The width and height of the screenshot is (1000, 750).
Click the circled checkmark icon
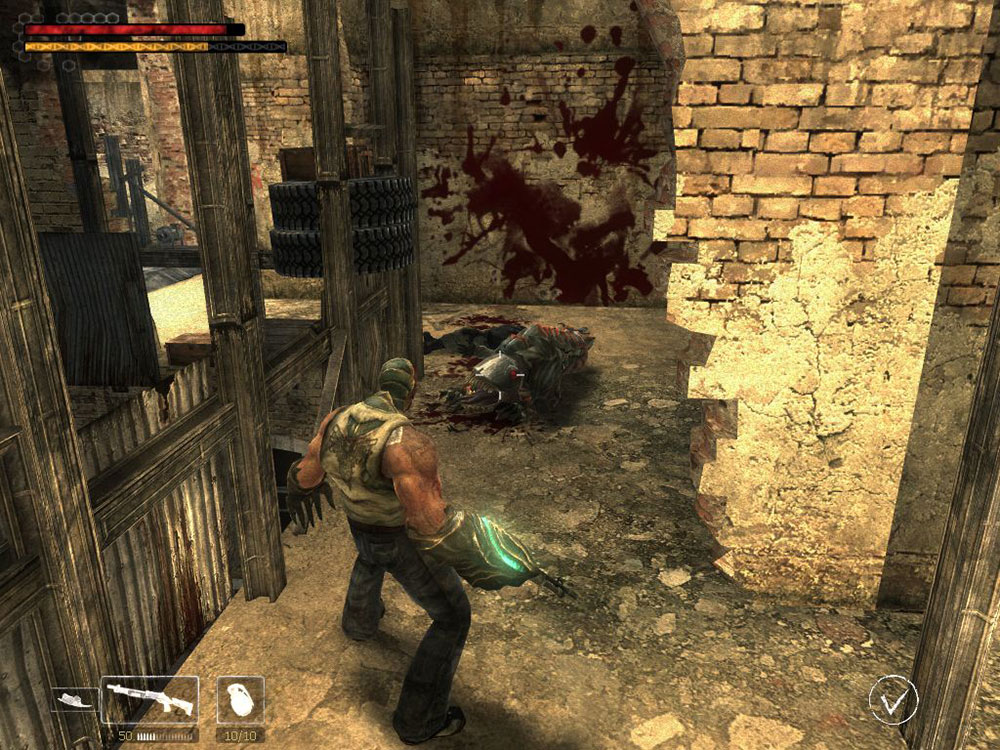tap(893, 699)
